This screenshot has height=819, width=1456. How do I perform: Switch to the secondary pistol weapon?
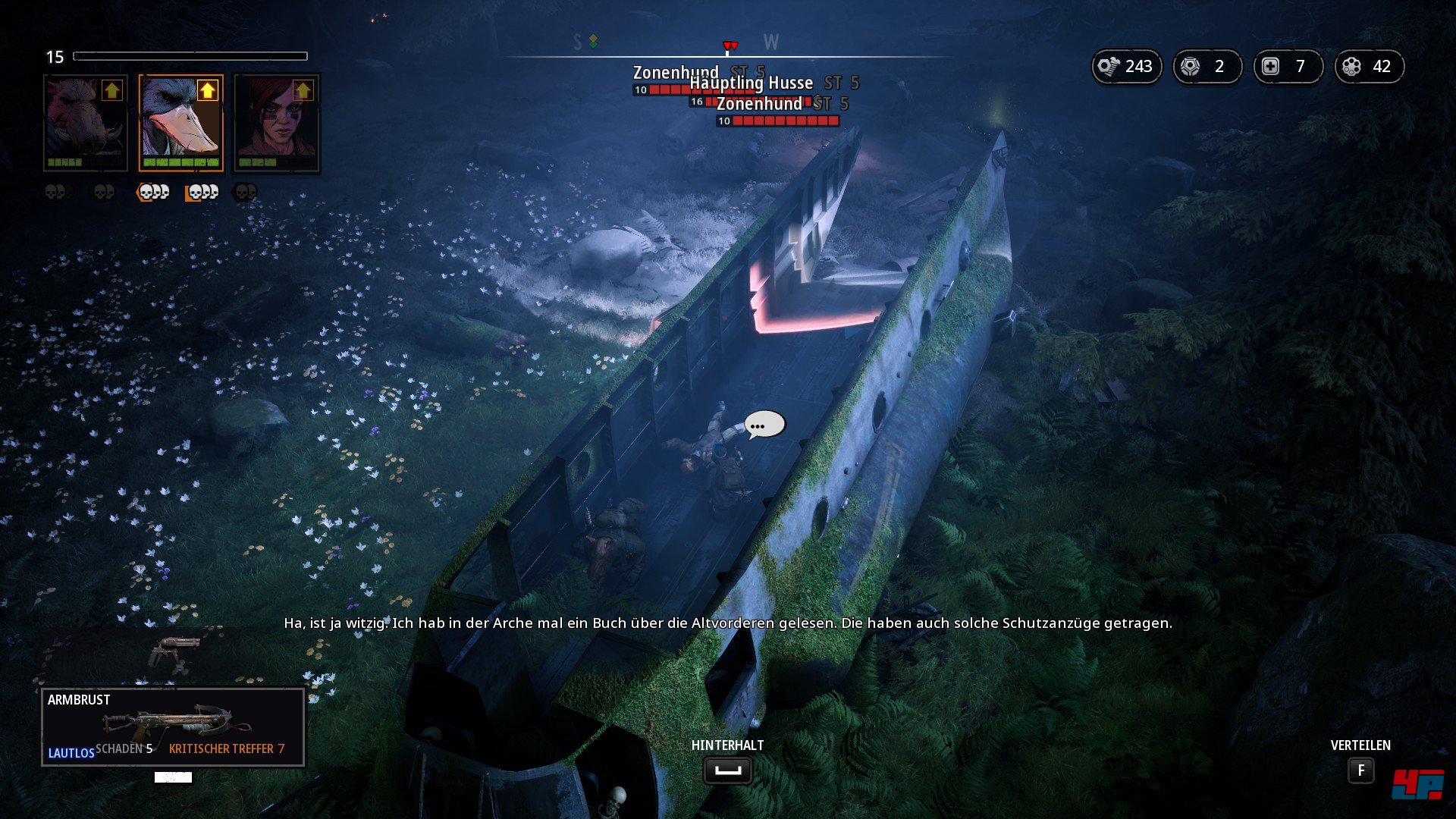tap(174, 652)
